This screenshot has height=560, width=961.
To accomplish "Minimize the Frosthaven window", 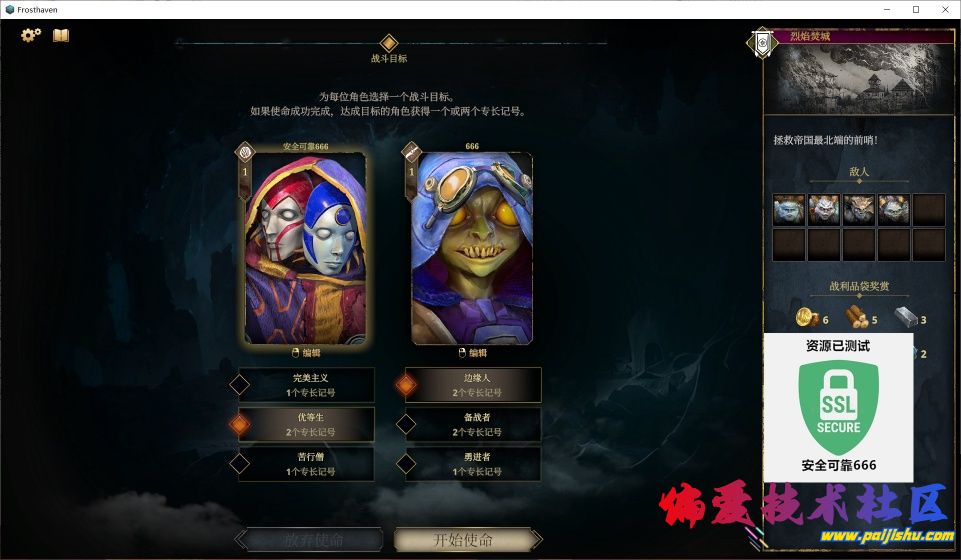I will pyautogui.click(x=888, y=9).
